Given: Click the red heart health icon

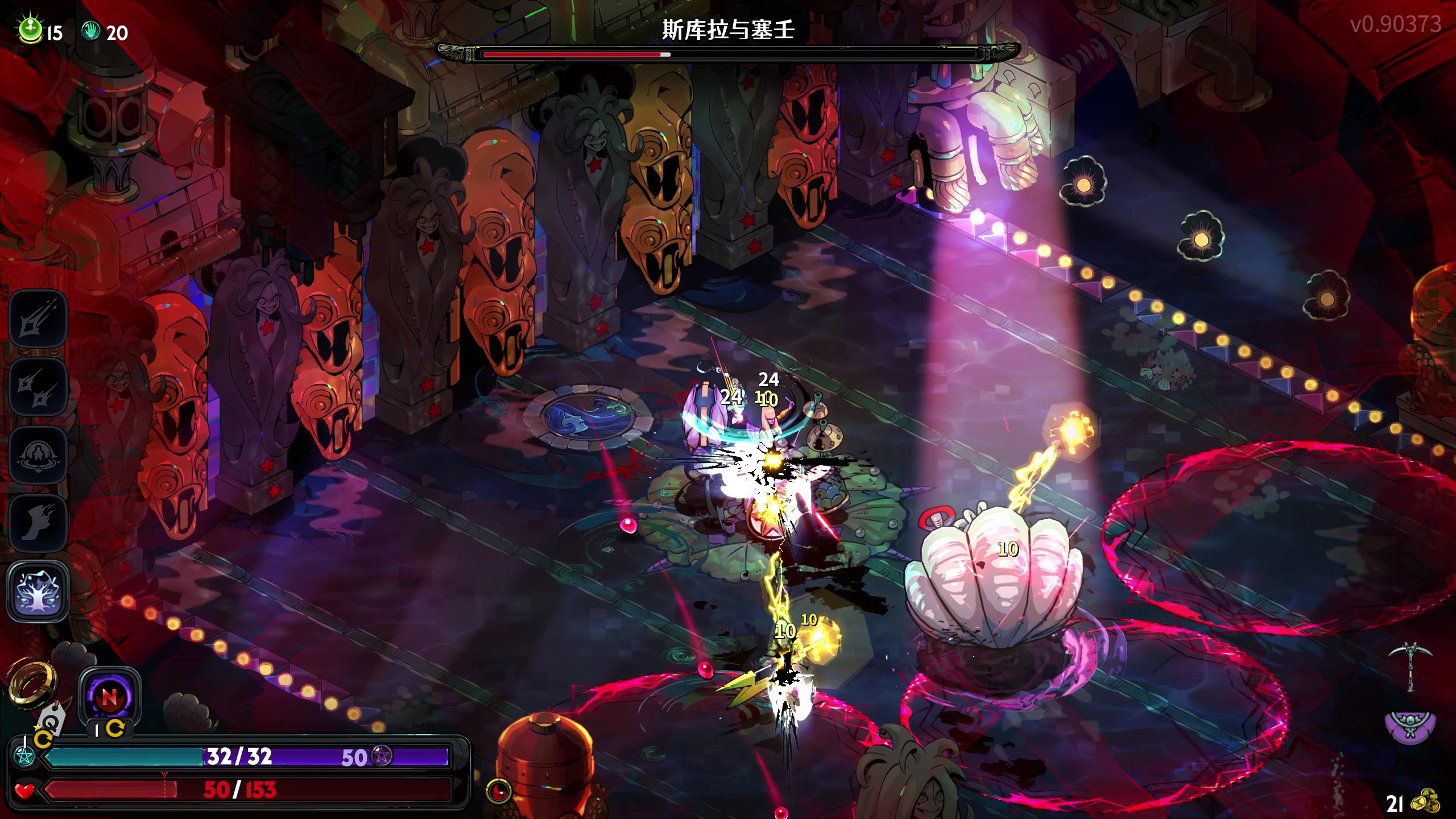Looking at the screenshot, I should pos(24,790).
